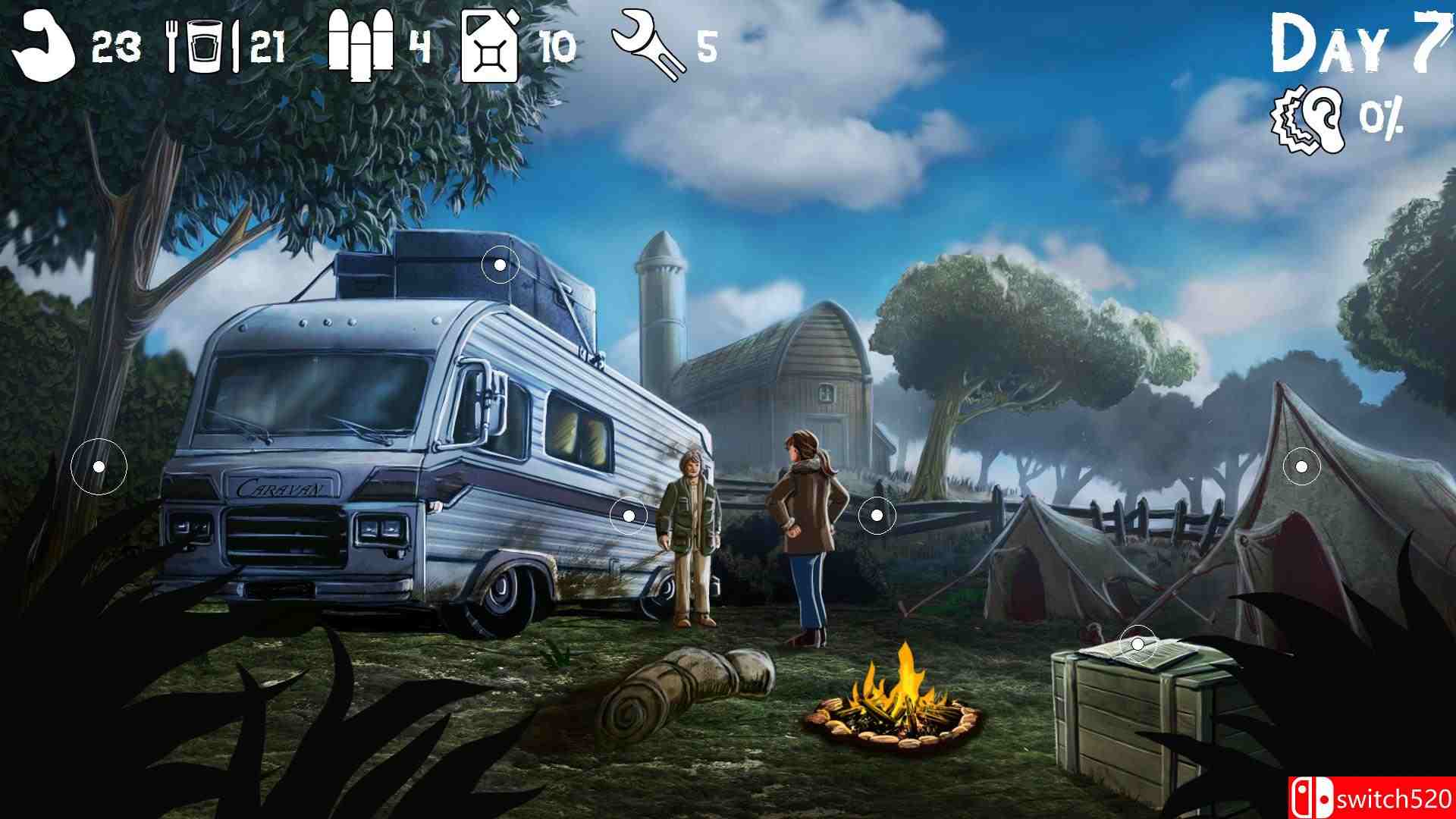Expand the hotspot between the two characters

pyautogui.click(x=877, y=515)
